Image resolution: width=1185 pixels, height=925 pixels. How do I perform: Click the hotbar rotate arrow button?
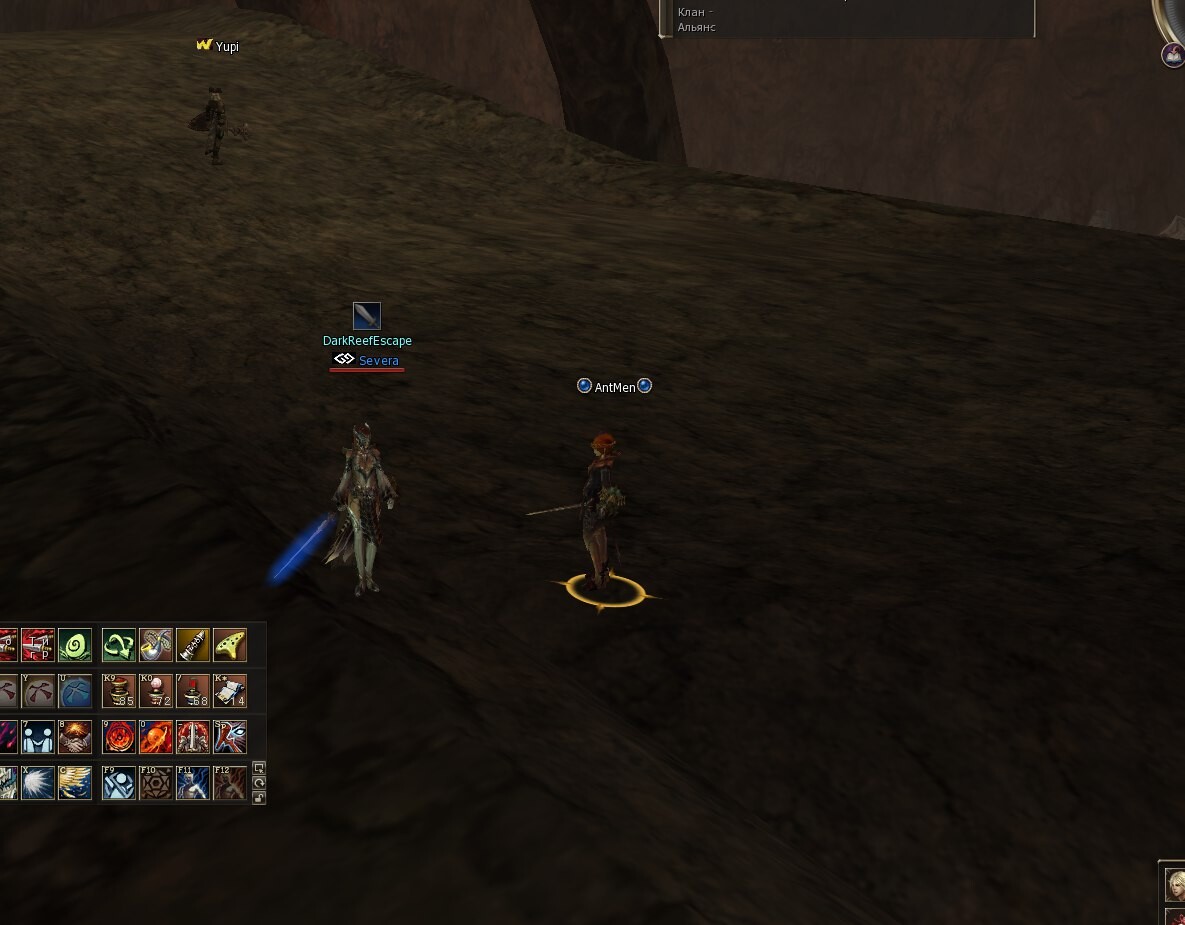coord(259,782)
